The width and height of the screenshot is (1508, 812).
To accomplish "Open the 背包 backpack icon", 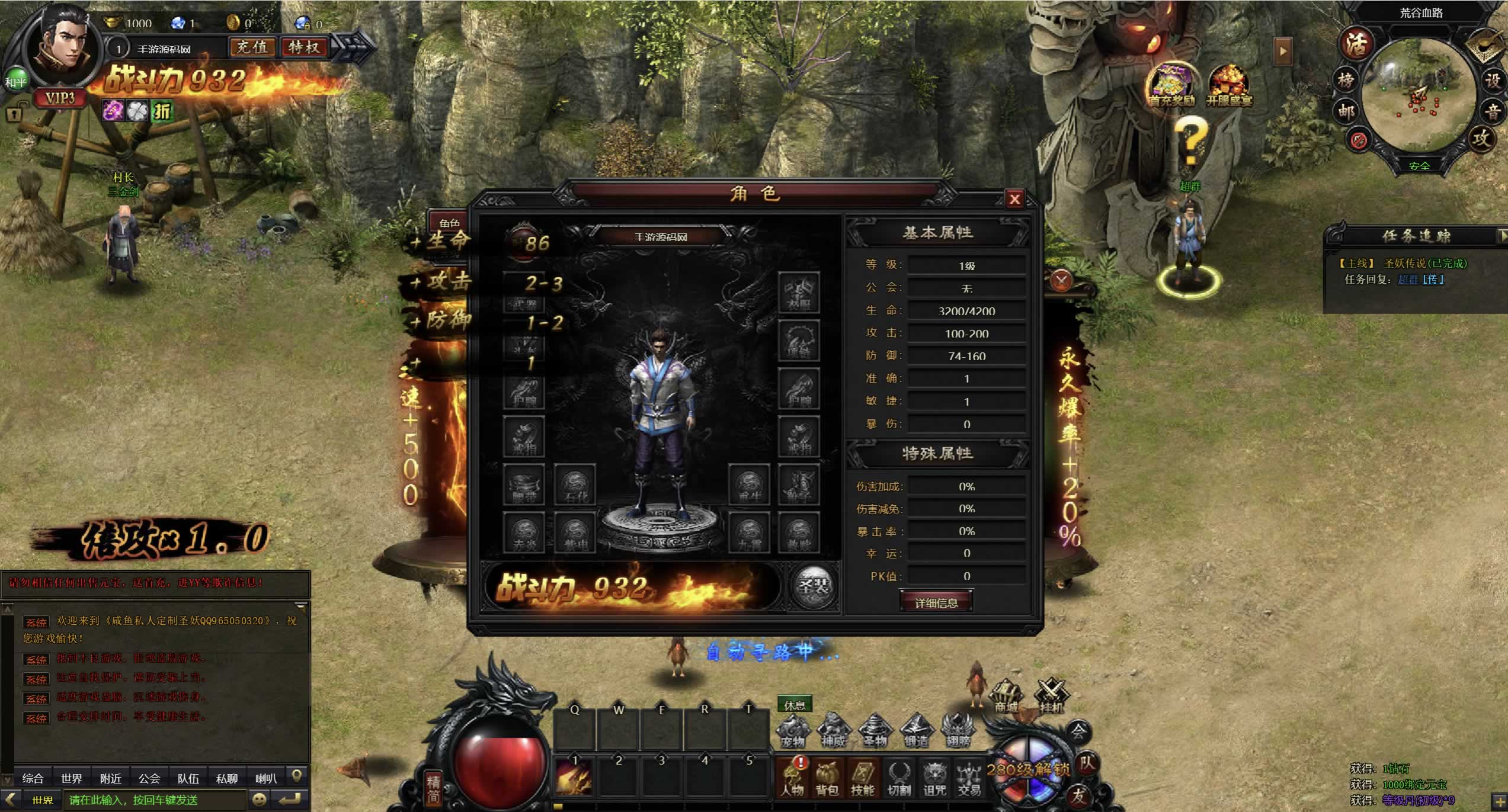I will [827, 778].
